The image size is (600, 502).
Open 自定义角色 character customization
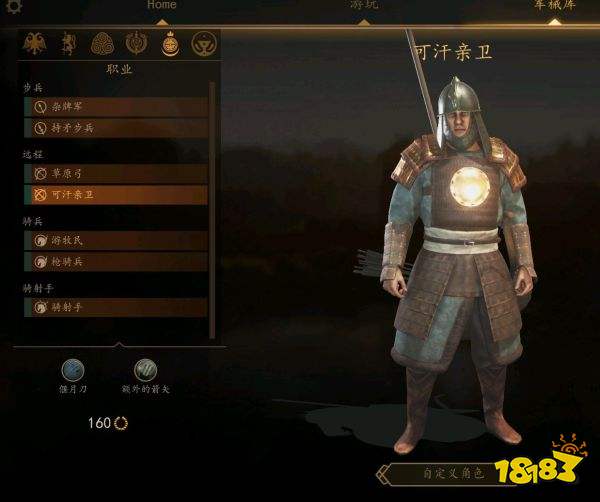(450, 473)
